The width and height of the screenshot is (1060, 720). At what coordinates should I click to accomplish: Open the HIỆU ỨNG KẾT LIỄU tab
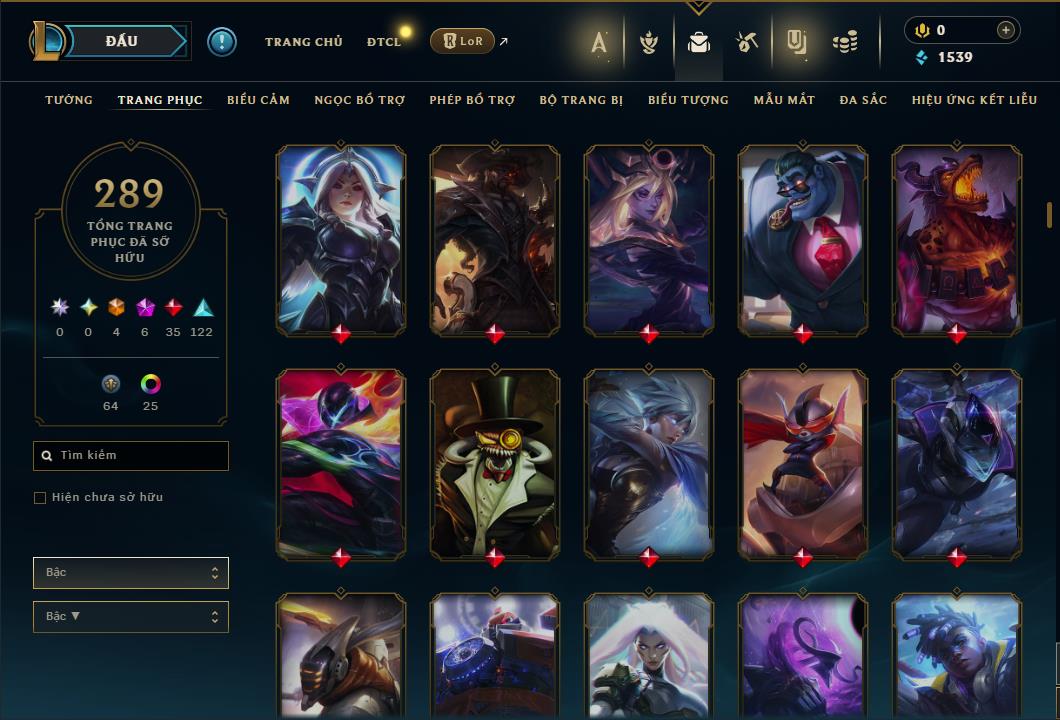(974, 100)
